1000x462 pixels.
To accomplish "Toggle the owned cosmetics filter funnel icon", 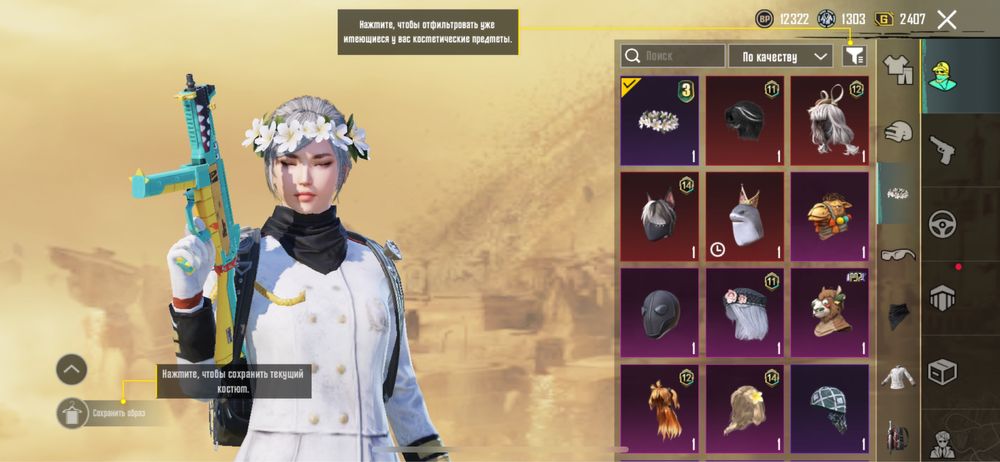I will tap(853, 56).
